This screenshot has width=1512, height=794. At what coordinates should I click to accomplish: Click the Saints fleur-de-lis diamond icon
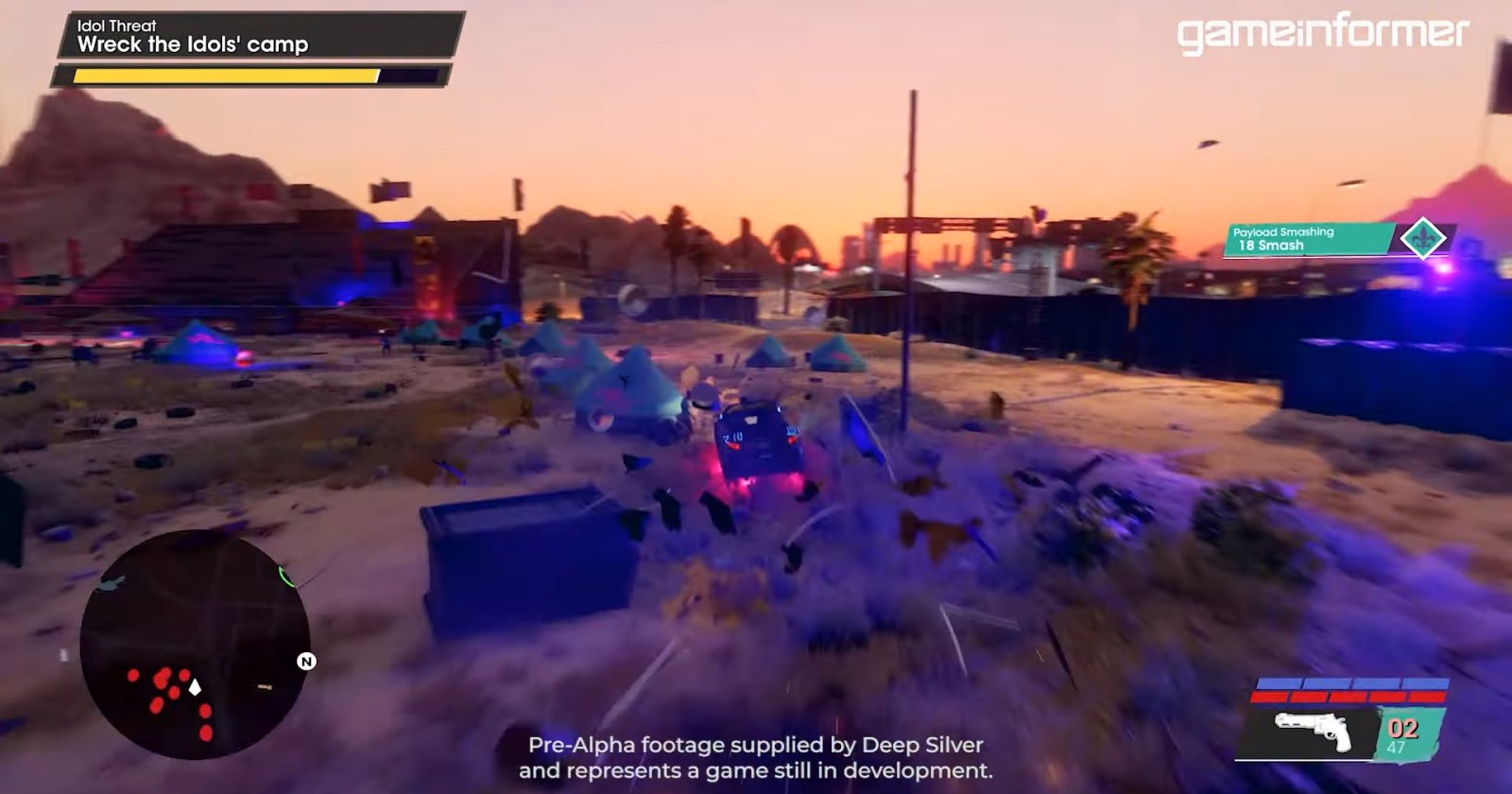tap(1422, 238)
